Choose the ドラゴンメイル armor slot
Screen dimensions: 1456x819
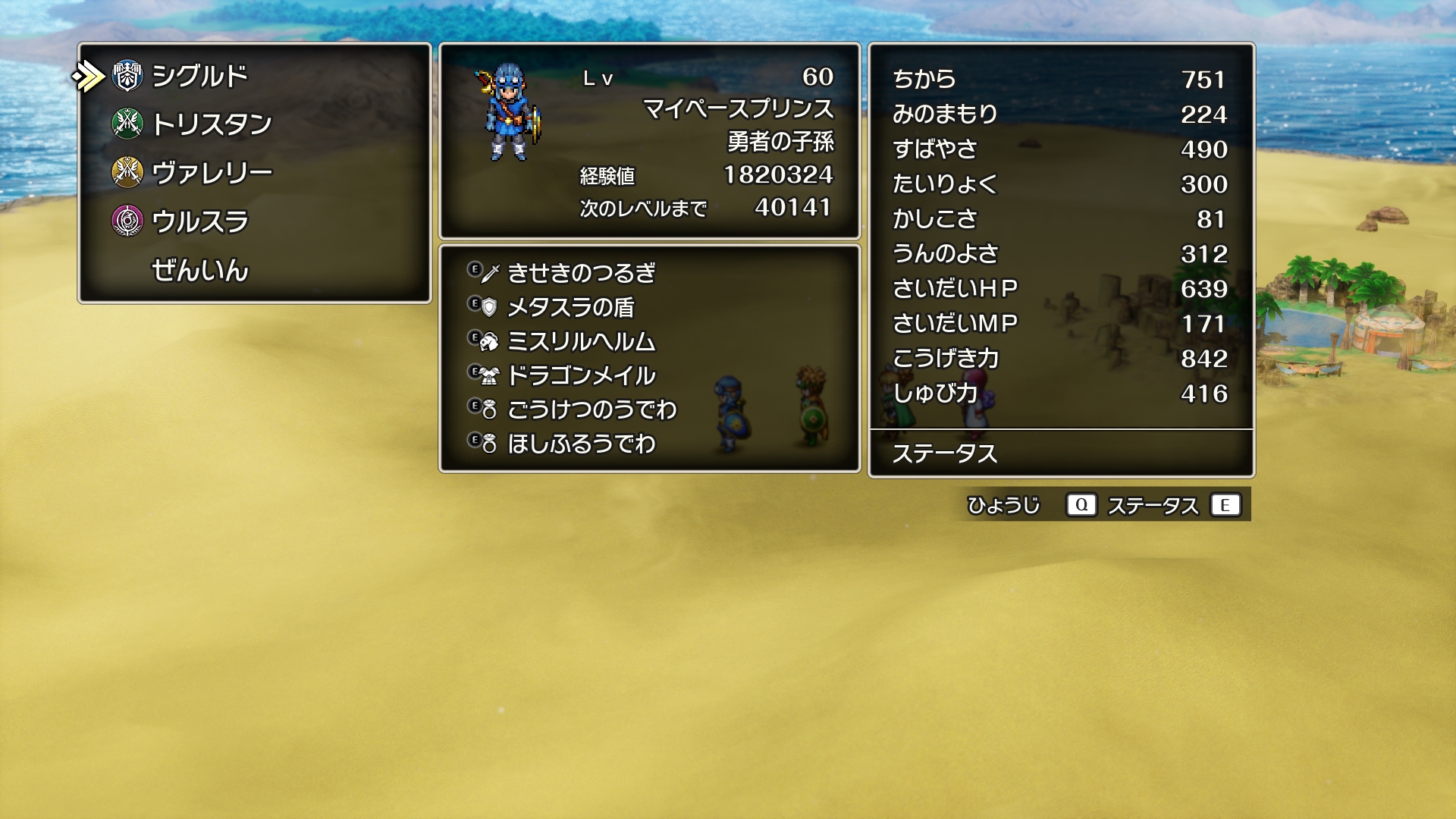581,375
